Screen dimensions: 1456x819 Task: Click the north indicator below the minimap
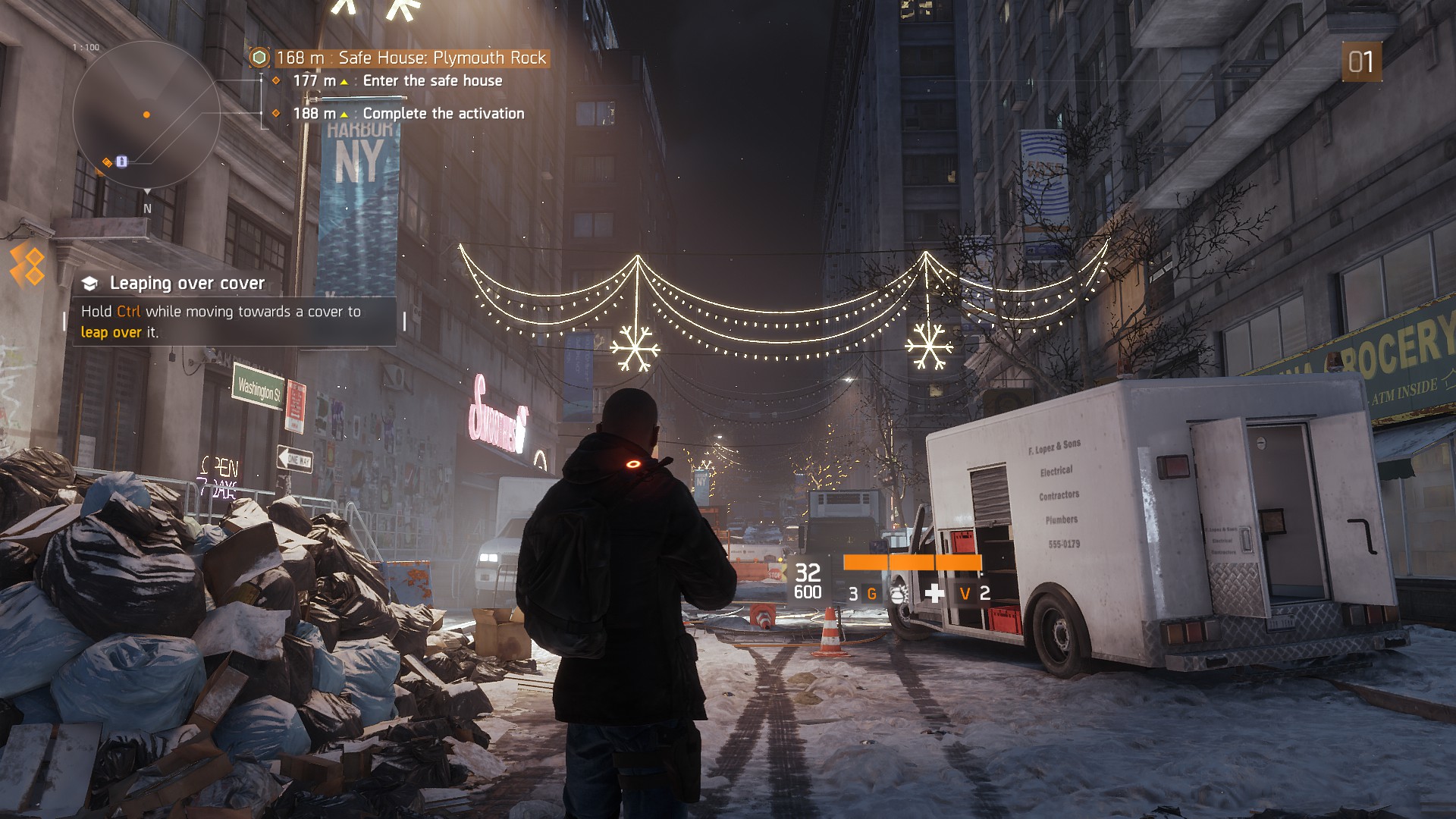[147, 208]
